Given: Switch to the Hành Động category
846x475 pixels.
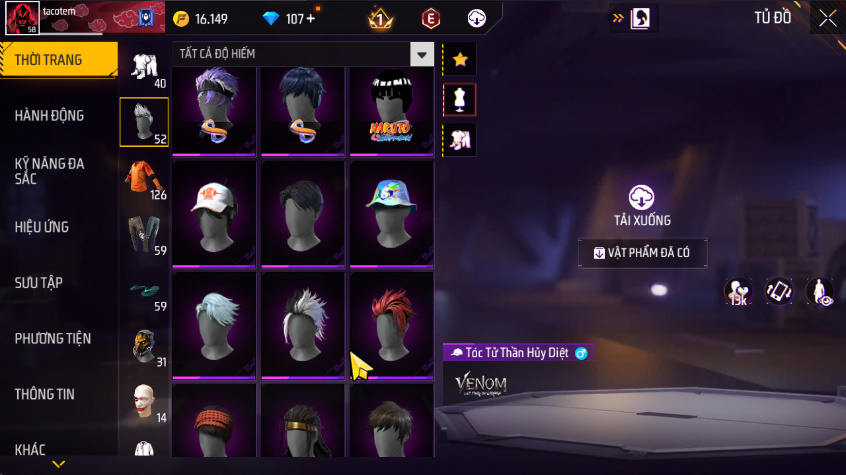Looking at the screenshot, I should click(50, 116).
